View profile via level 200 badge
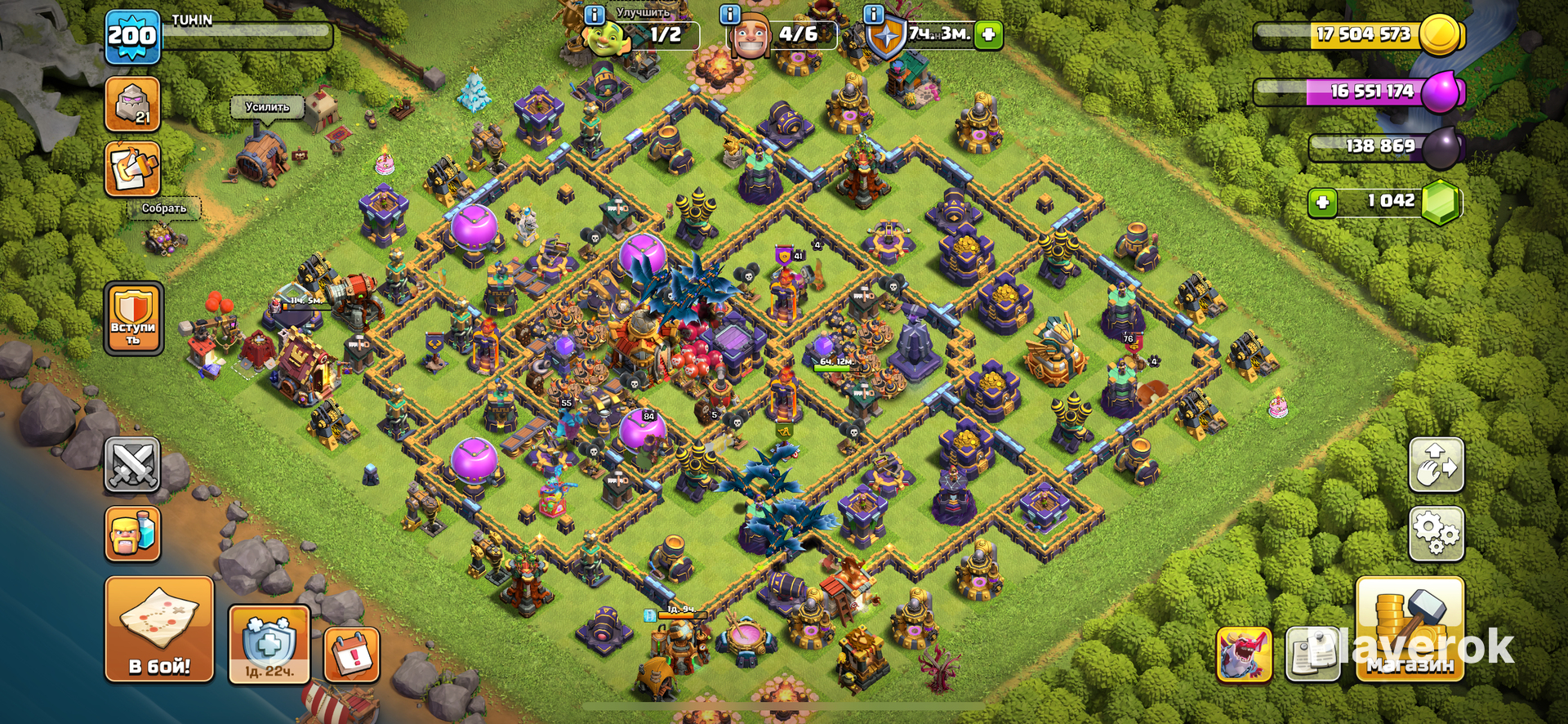This screenshot has width=1568, height=724. pos(132,37)
